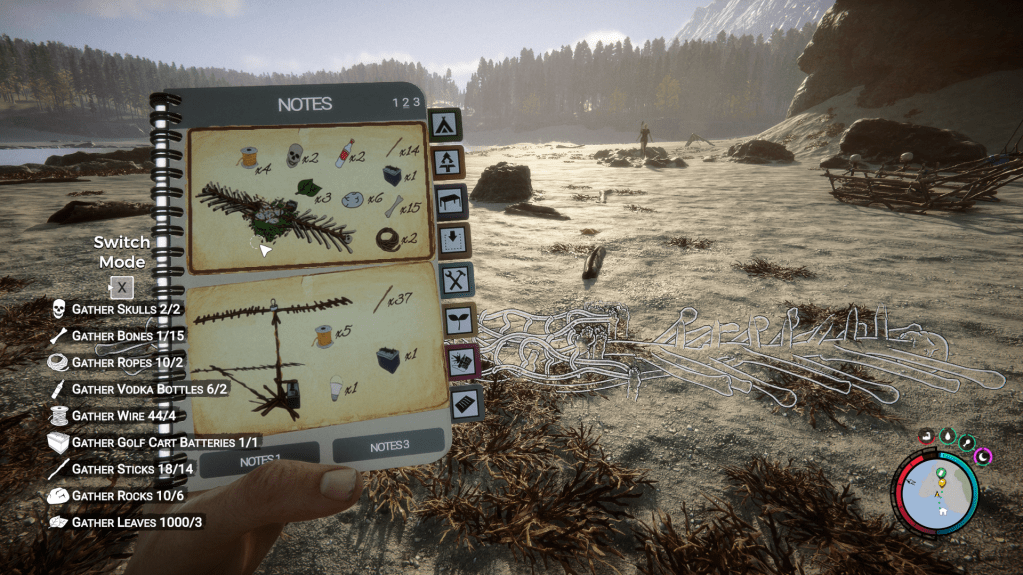The image size is (1023, 575).
Task: Switch to the tree structures tab
Action: pos(446,161)
